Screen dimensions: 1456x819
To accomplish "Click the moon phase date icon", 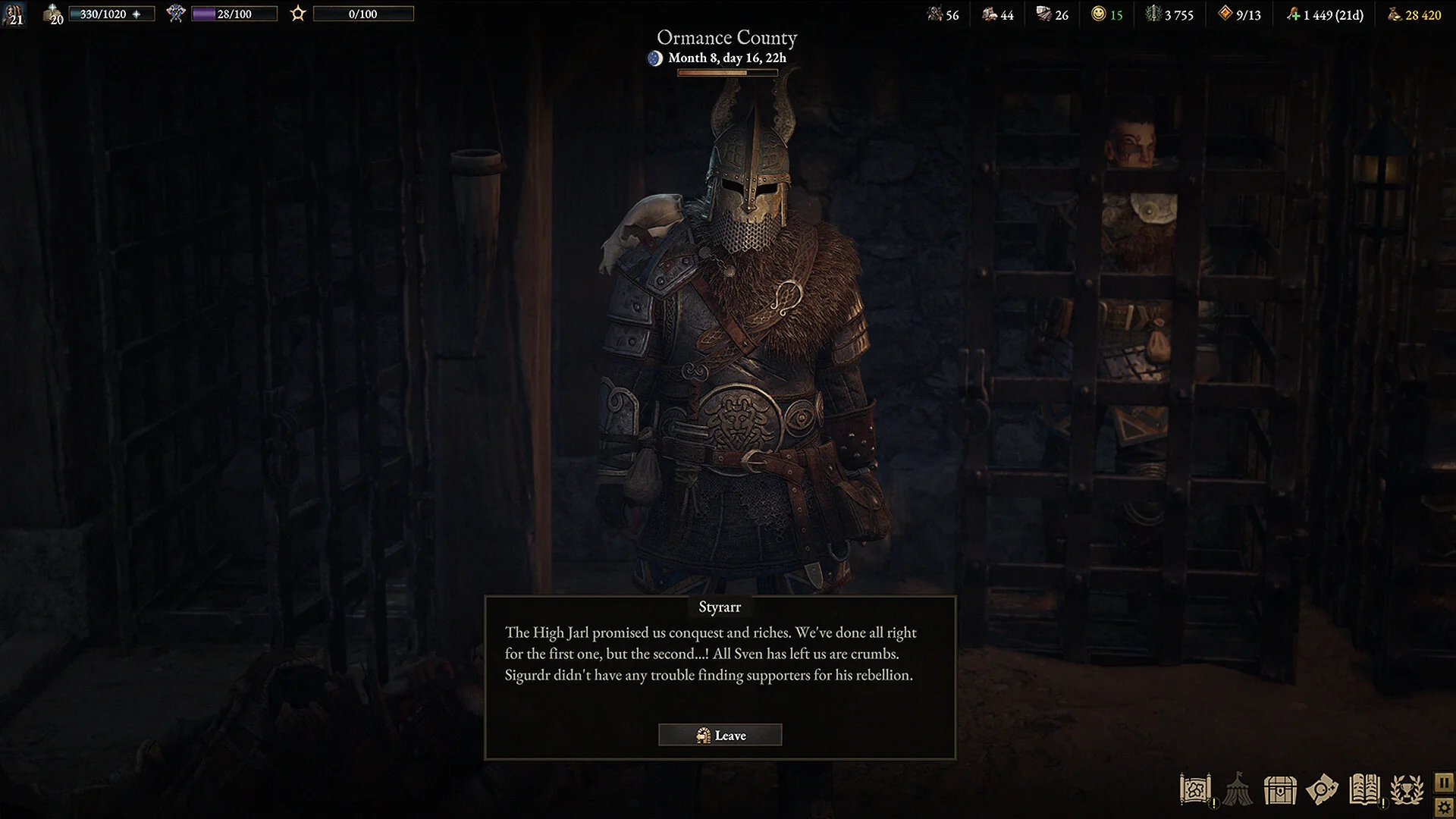I will click(655, 58).
